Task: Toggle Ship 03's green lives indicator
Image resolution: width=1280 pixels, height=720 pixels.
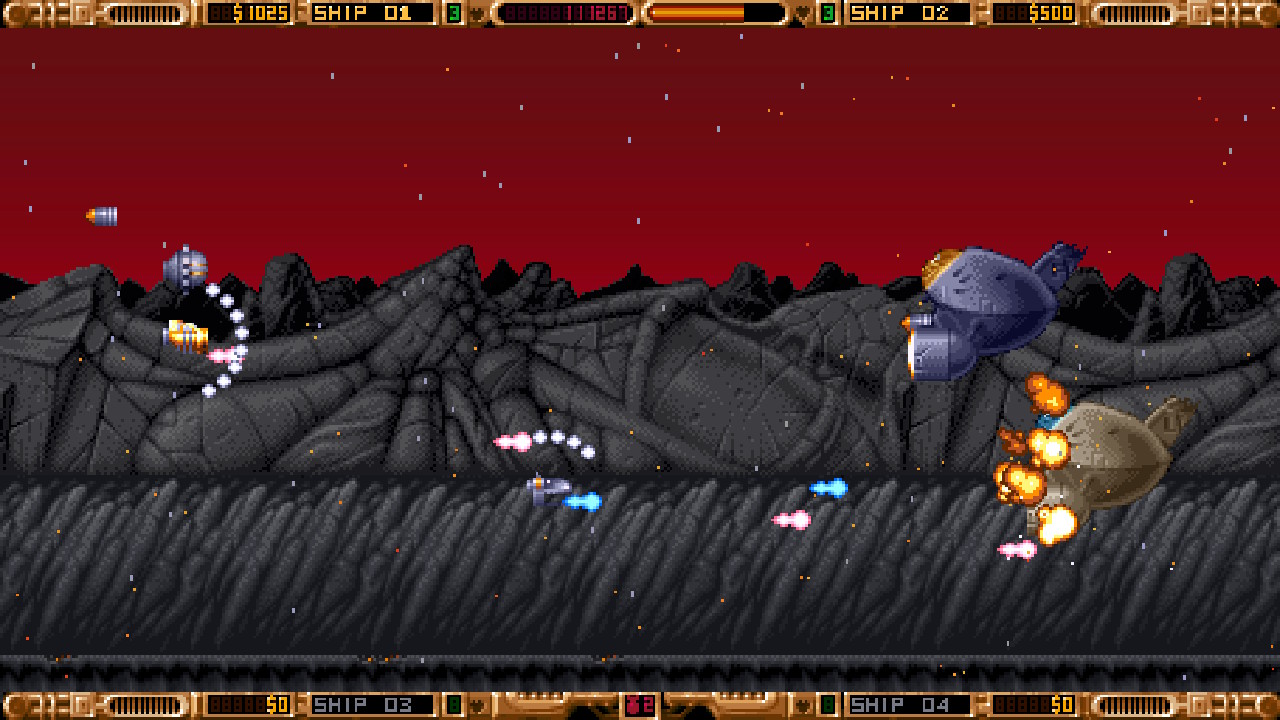Action: click(x=455, y=705)
